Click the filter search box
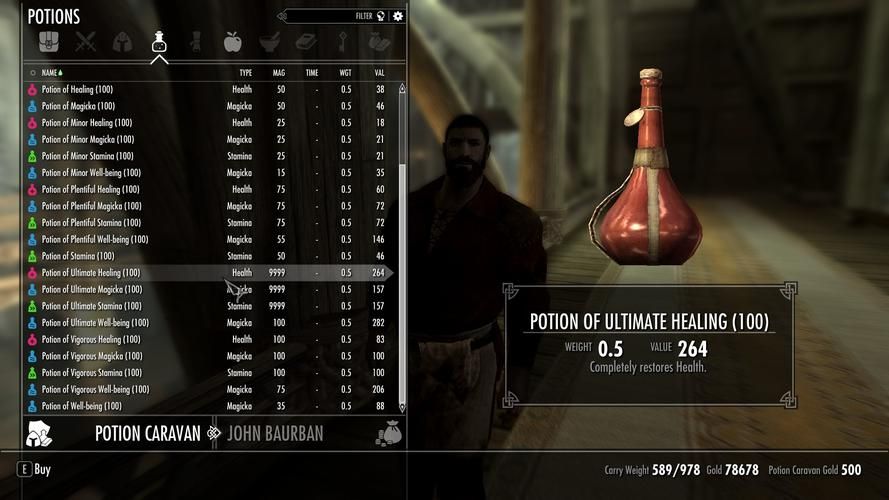Viewport: 889px width, 500px height. point(330,16)
